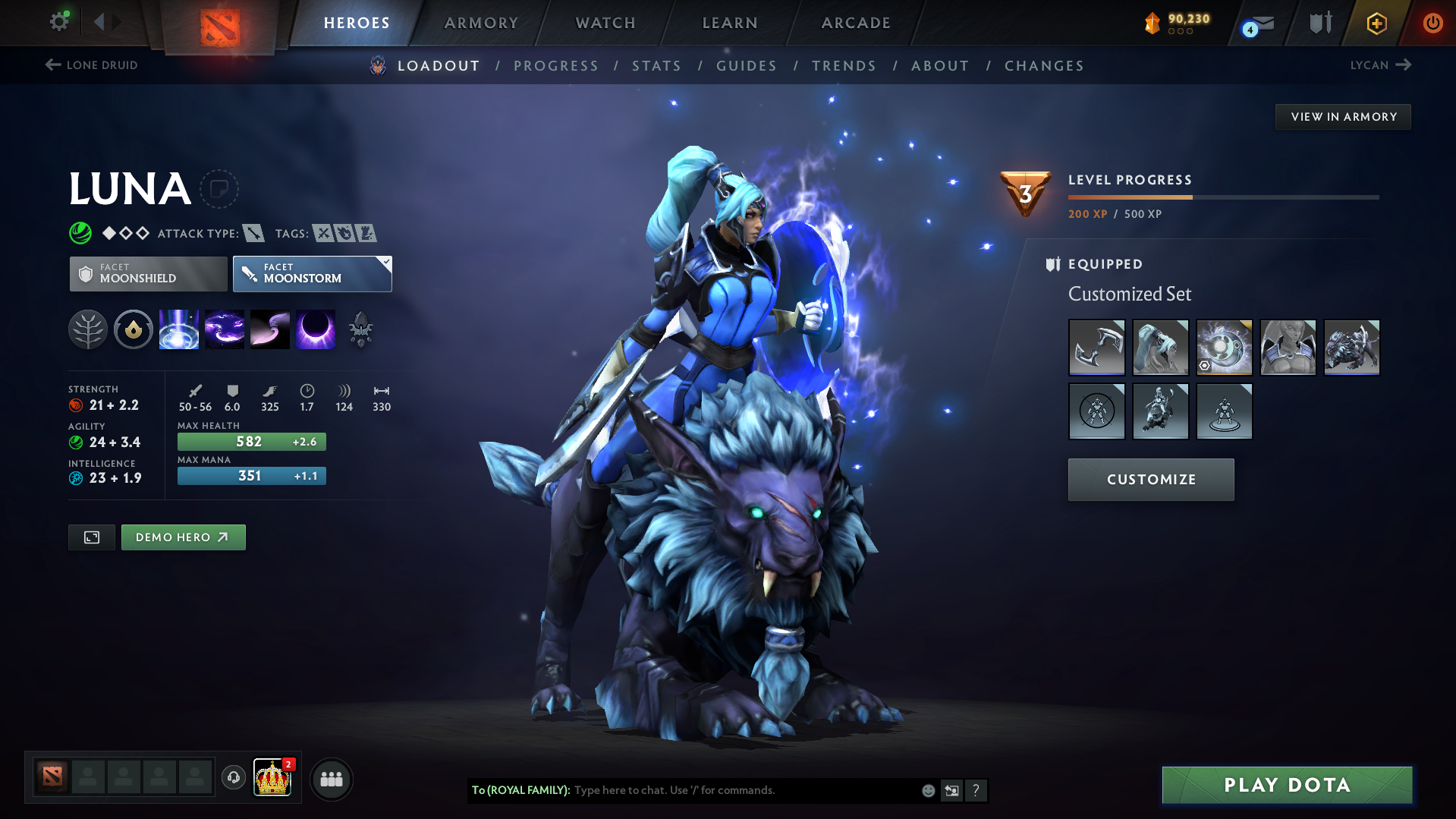1456x819 pixels.
Task: Go to the Learn tab
Action: pyautogui.click(x=730, y=23)
